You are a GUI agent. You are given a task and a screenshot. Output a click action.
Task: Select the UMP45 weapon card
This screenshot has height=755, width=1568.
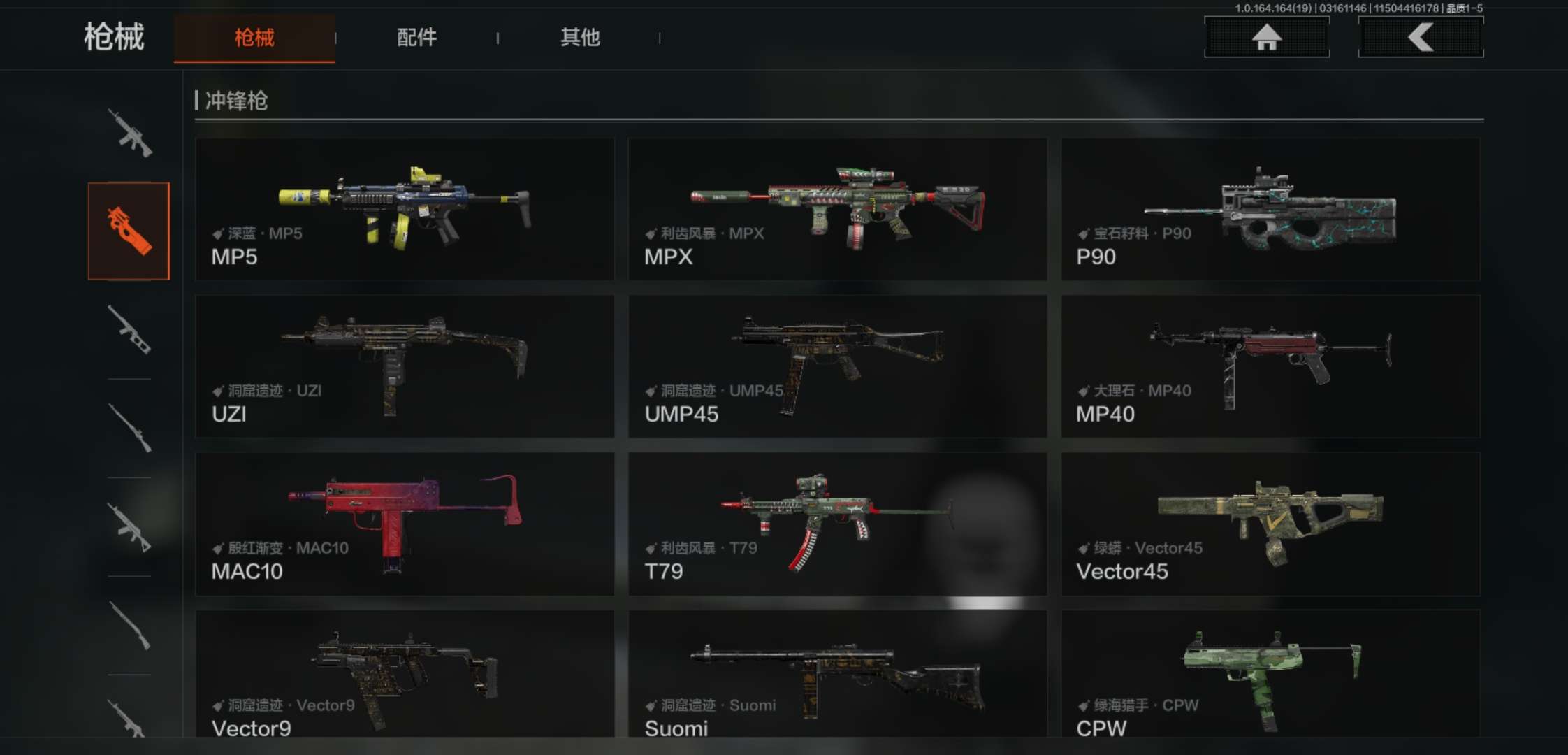[x=837, y=366]
